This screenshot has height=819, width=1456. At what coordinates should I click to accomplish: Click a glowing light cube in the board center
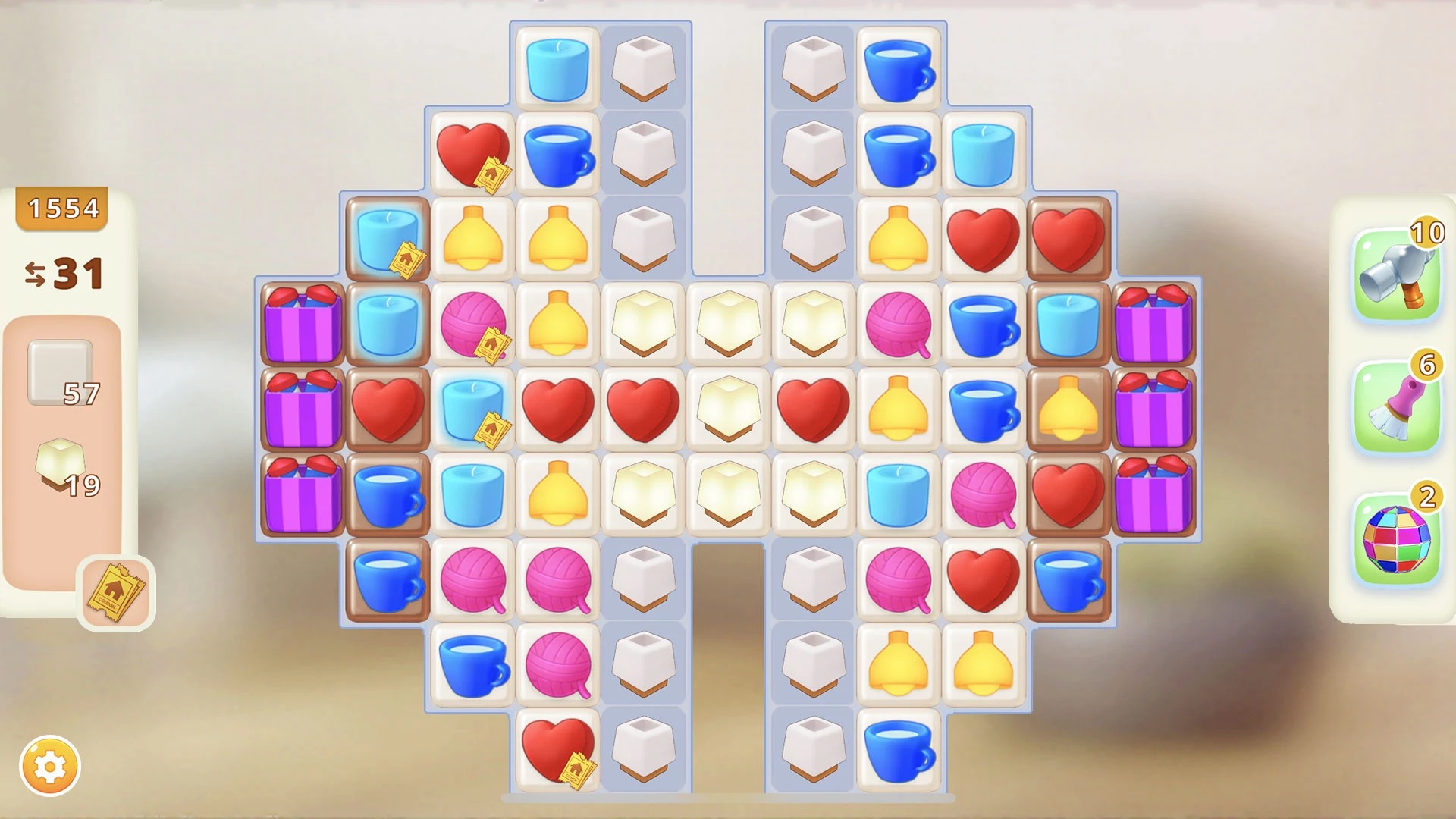point(728,409)
